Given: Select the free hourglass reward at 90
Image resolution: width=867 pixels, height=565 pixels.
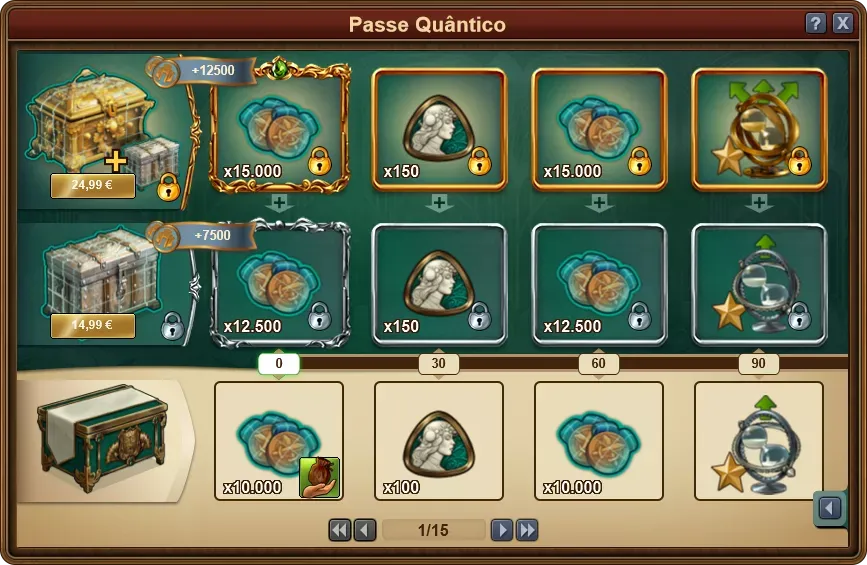Looking at the screenshot, I should 758,441.
